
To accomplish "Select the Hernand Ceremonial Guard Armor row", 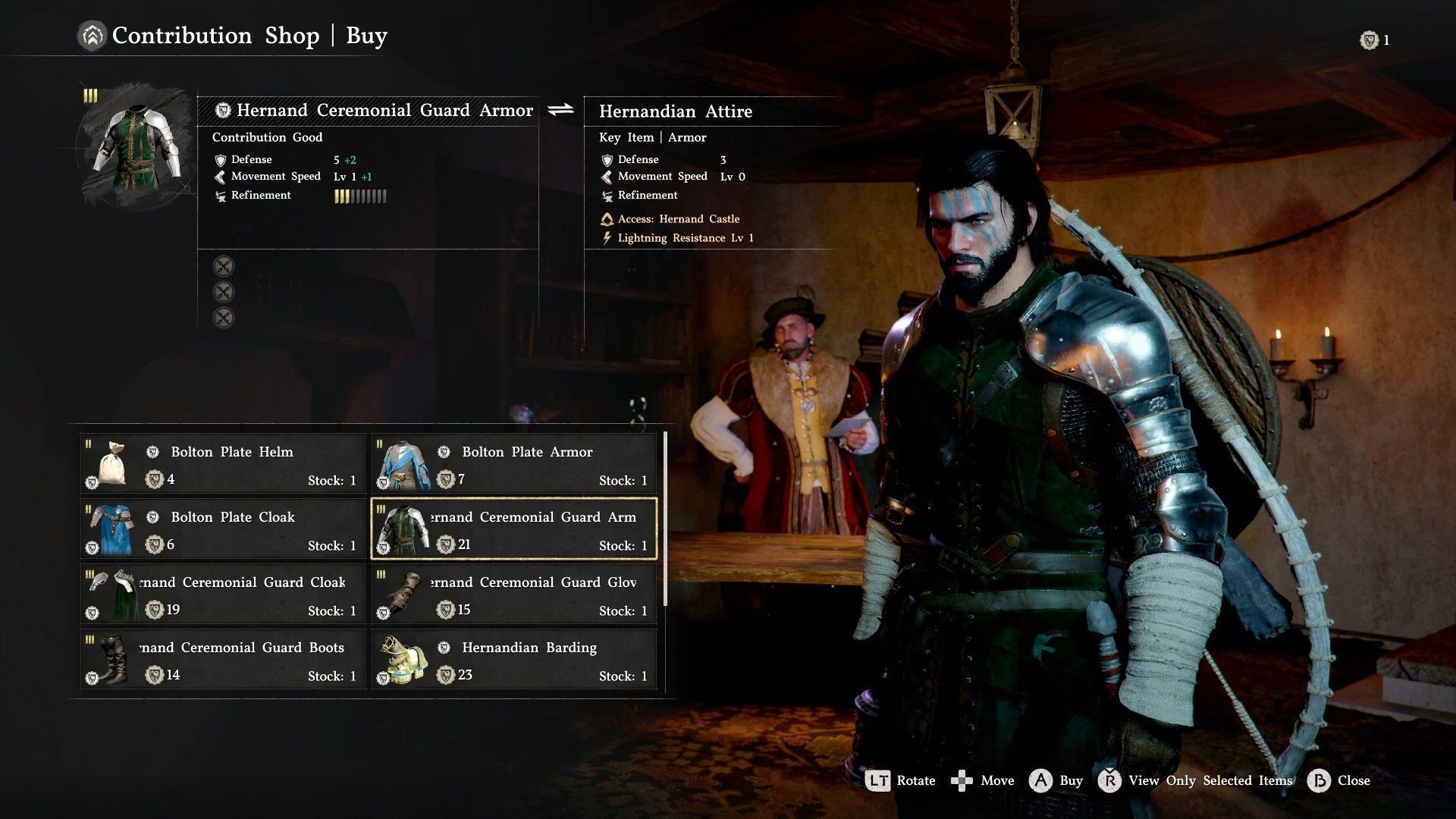I will 513,529.
